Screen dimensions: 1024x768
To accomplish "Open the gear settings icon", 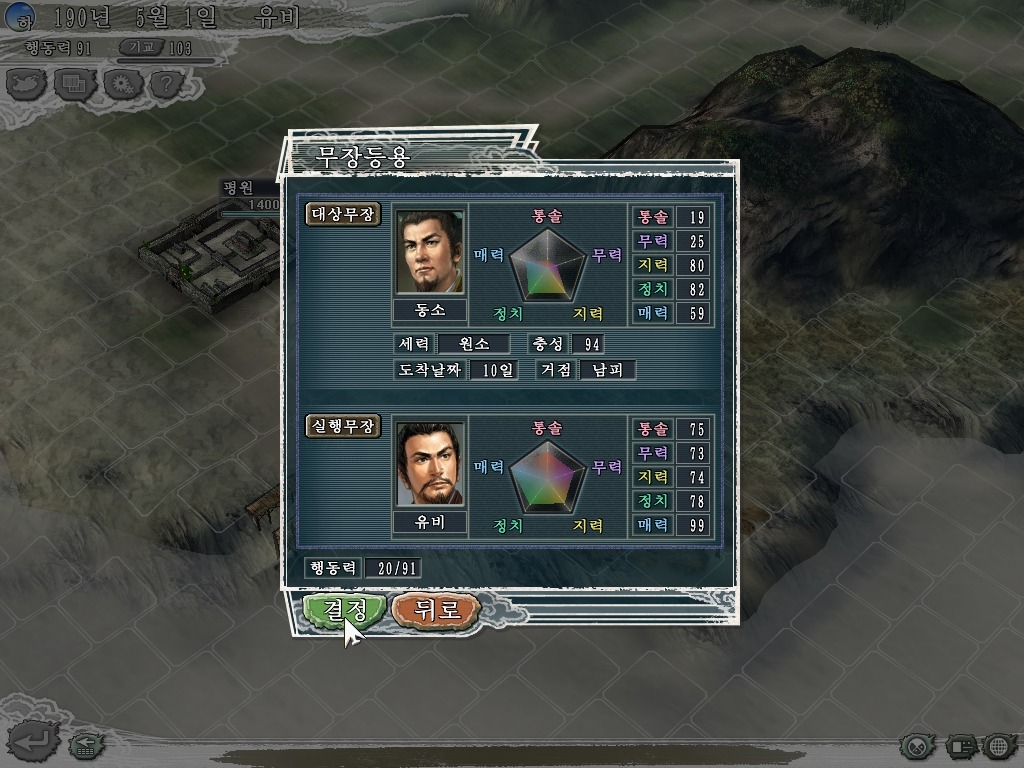I will tap(120, 83).
